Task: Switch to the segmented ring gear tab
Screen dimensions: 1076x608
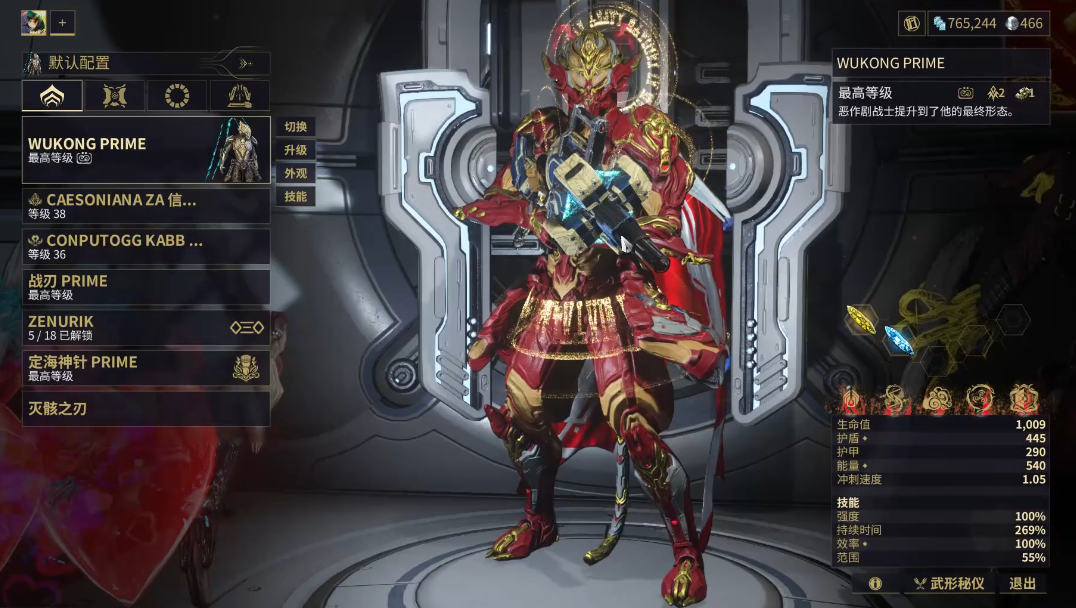Action: [x=177, y=96]
